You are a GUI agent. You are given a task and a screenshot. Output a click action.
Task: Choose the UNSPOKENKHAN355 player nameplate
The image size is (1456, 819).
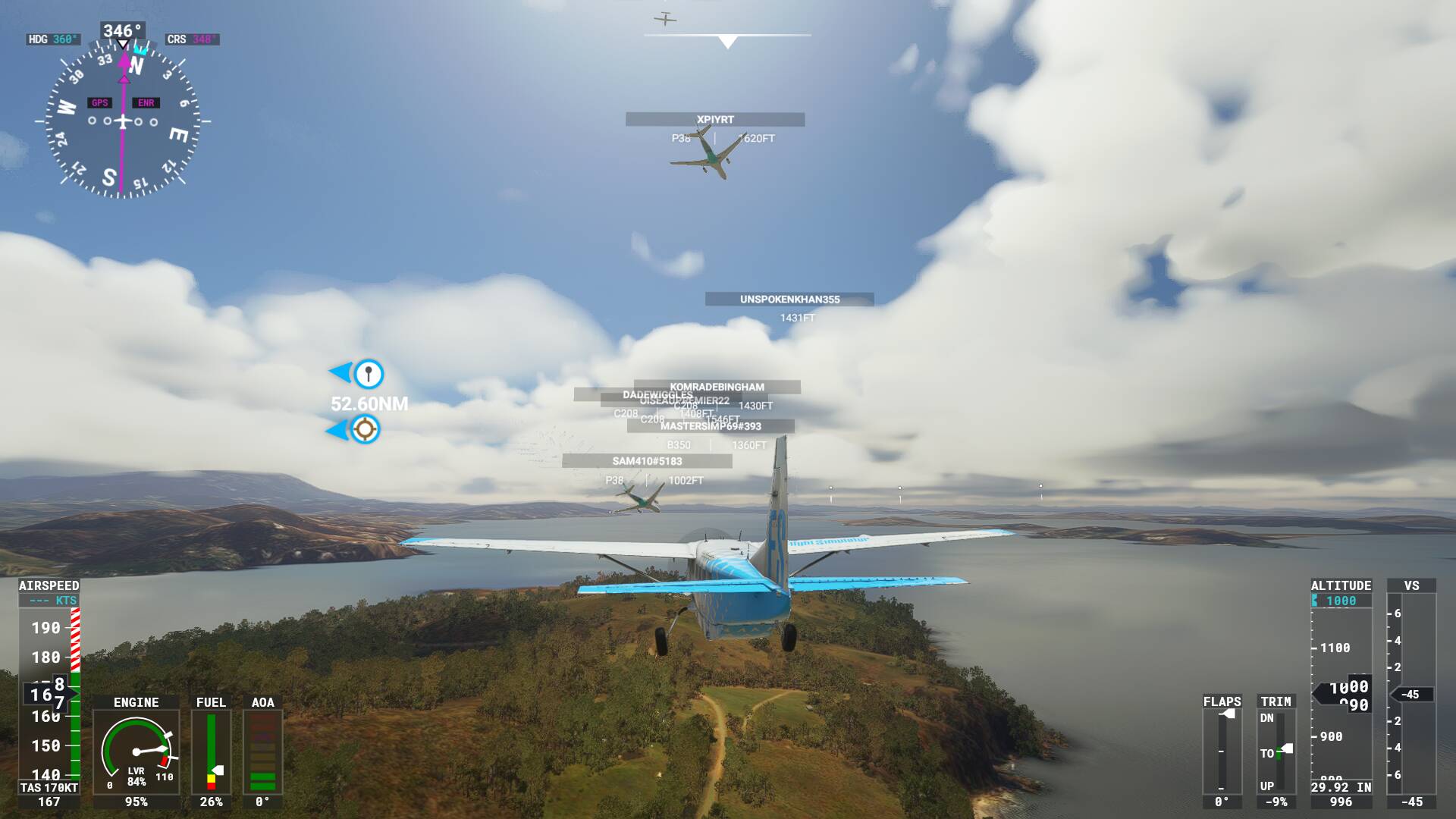[789, 300]
